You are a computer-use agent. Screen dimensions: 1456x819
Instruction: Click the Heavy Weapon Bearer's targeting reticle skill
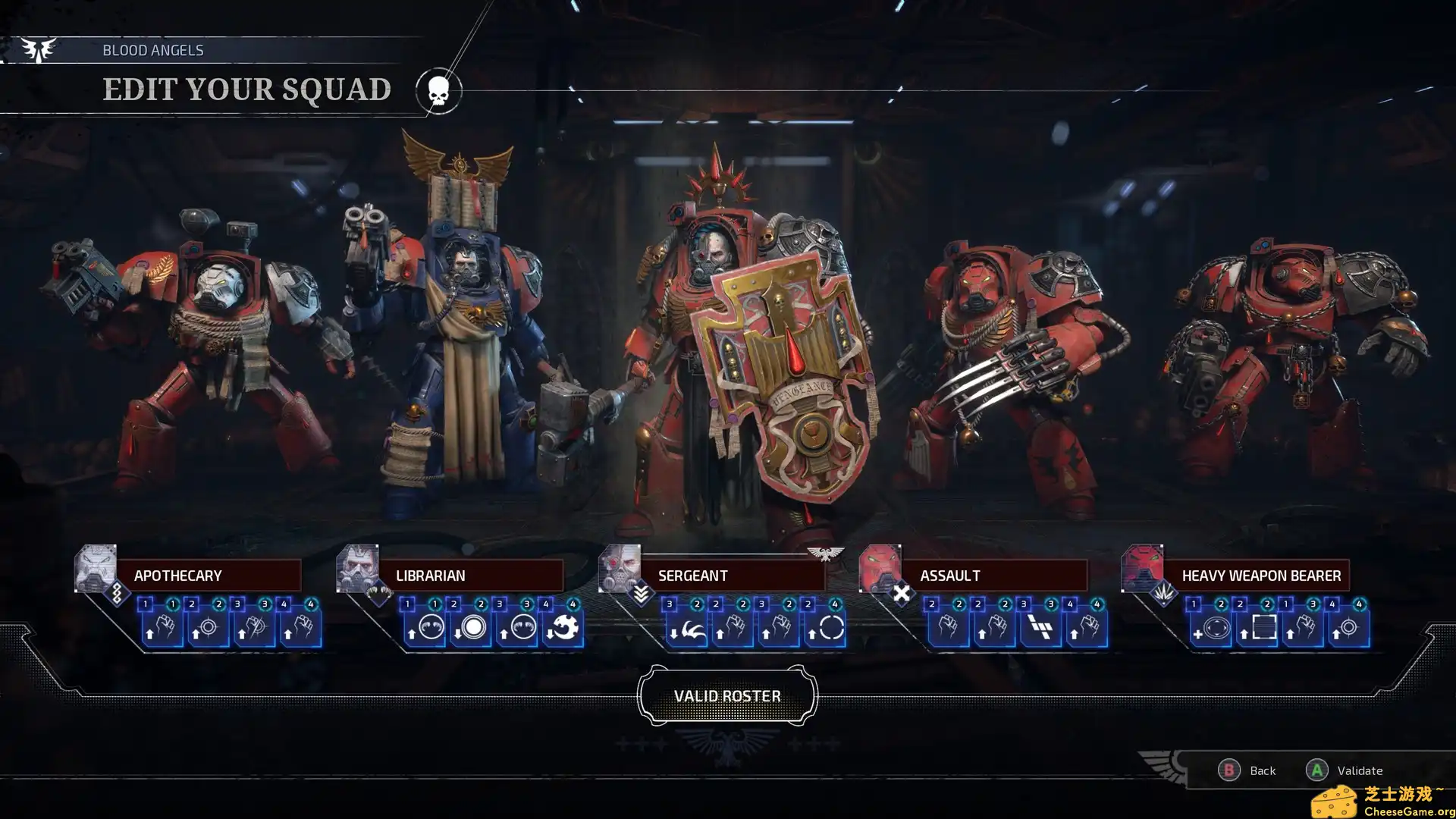point(1349,628)
